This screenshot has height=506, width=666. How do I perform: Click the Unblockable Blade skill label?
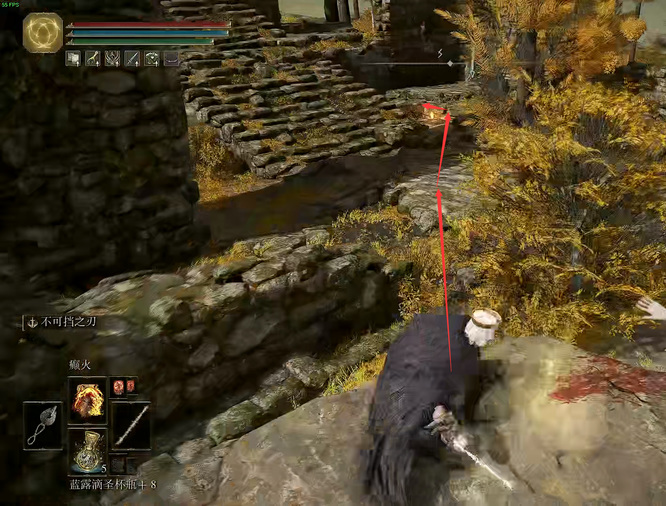(65, 323)
